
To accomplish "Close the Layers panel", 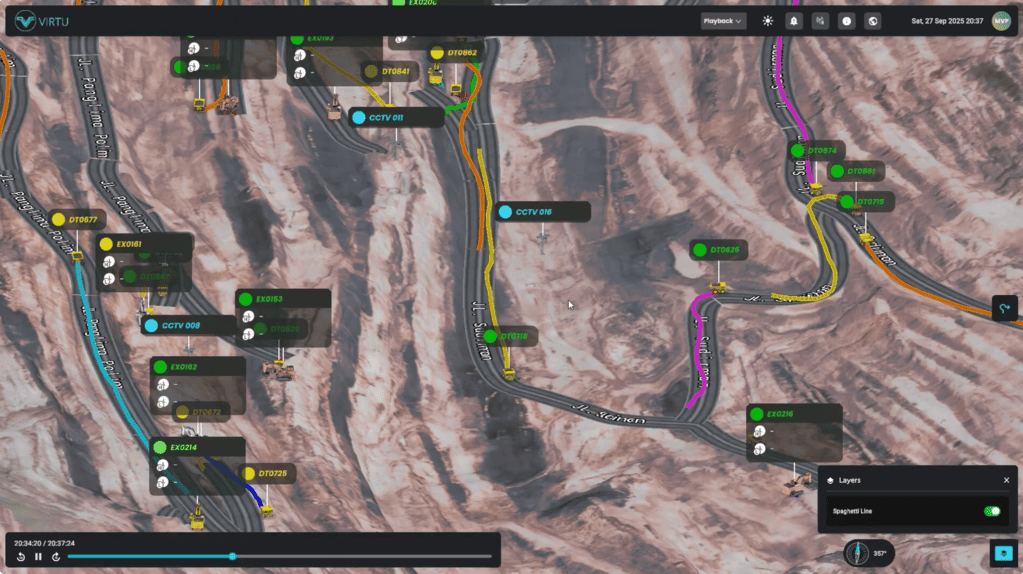I will [1006, 480].
